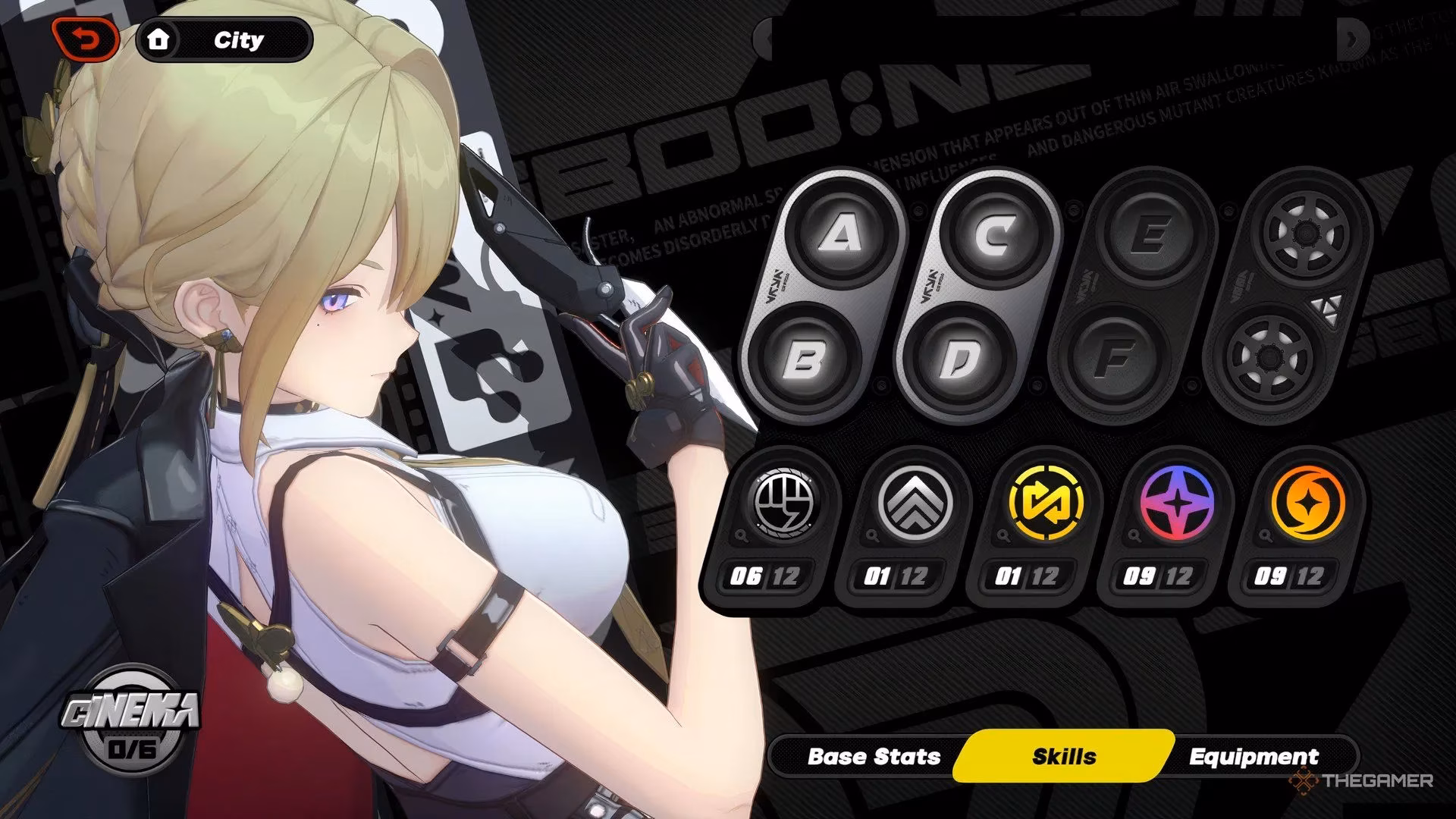Viewport: 1456px width, 819px height.
Task: Open the orange Chain Attack skill
Action: [x=1307, y=504]
